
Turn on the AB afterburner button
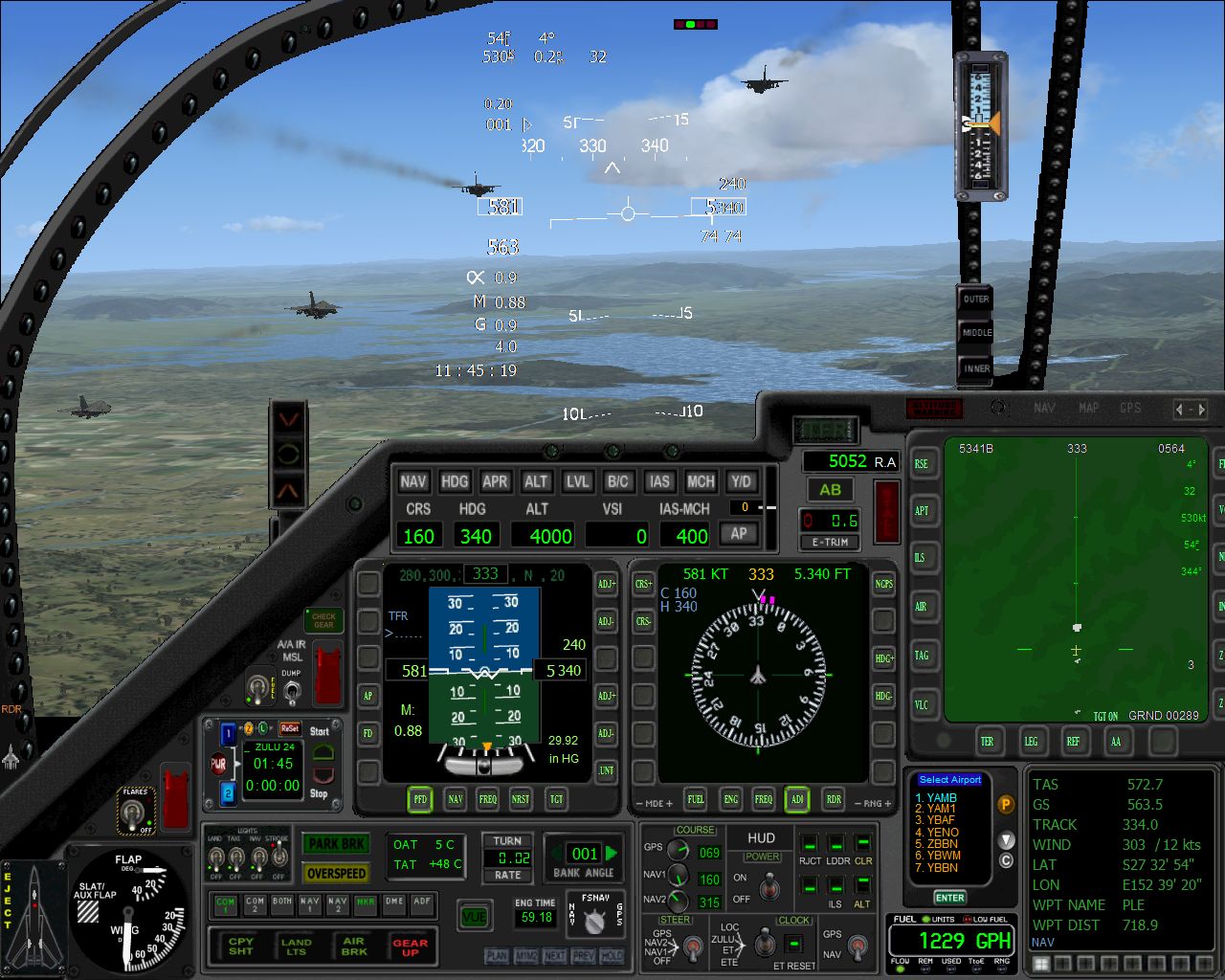point(830,490)
